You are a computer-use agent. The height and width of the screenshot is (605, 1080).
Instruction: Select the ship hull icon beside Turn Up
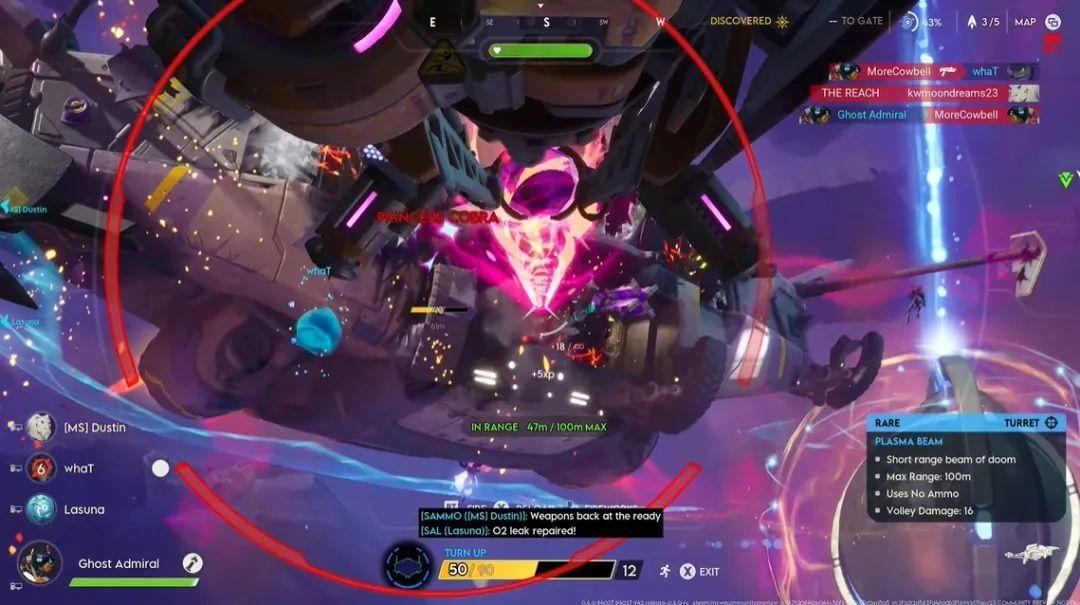click(408, 567)
